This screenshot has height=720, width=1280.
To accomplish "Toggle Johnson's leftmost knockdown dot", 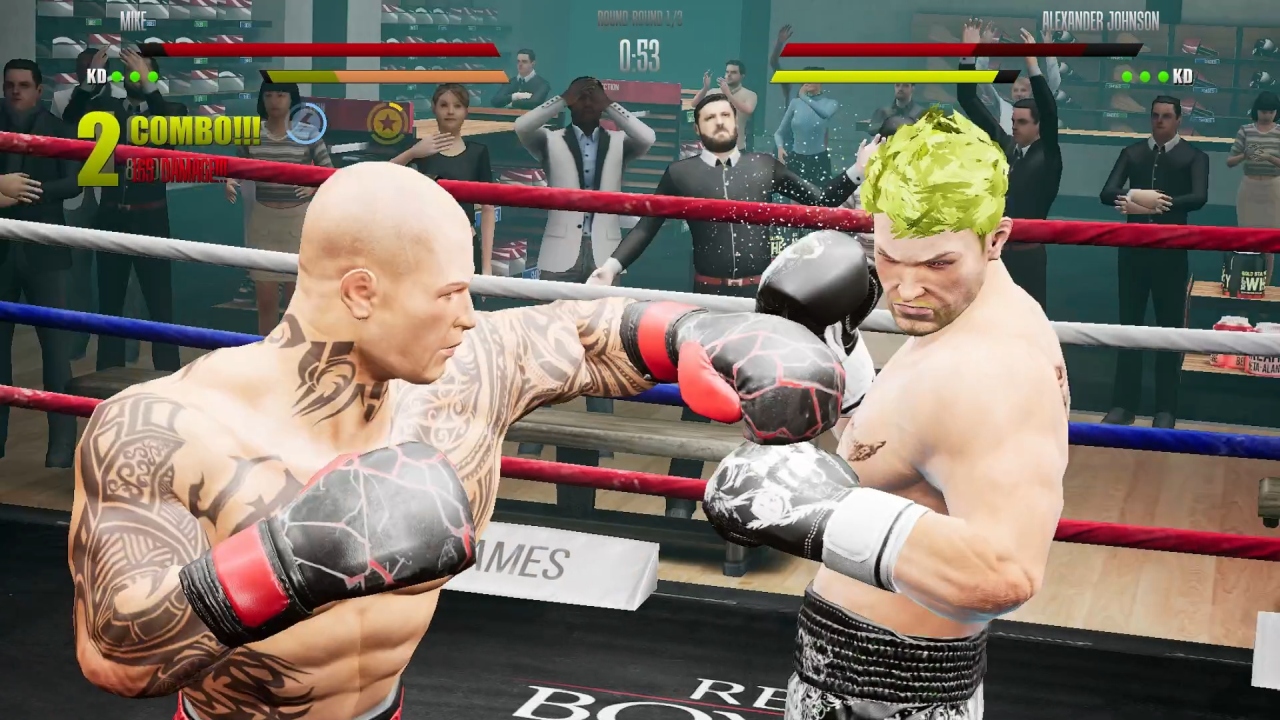I will (1126, 76).
